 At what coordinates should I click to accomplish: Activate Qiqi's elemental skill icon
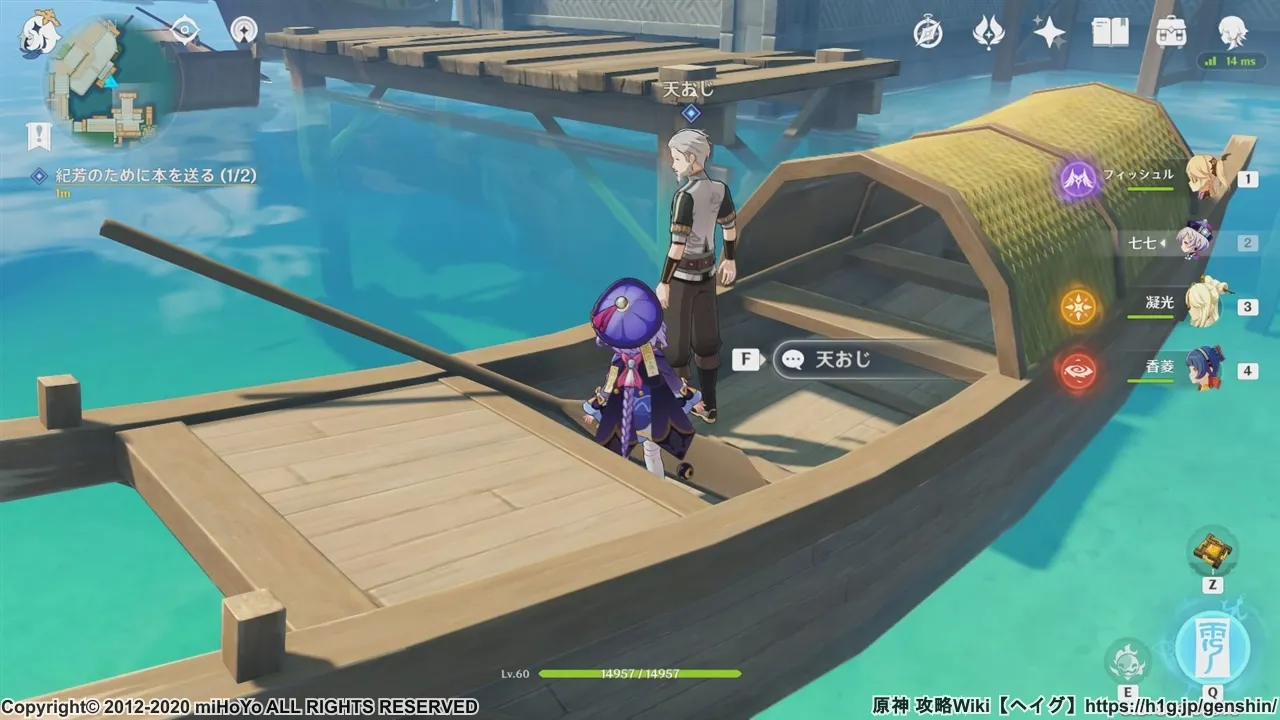pos(1127,661)
